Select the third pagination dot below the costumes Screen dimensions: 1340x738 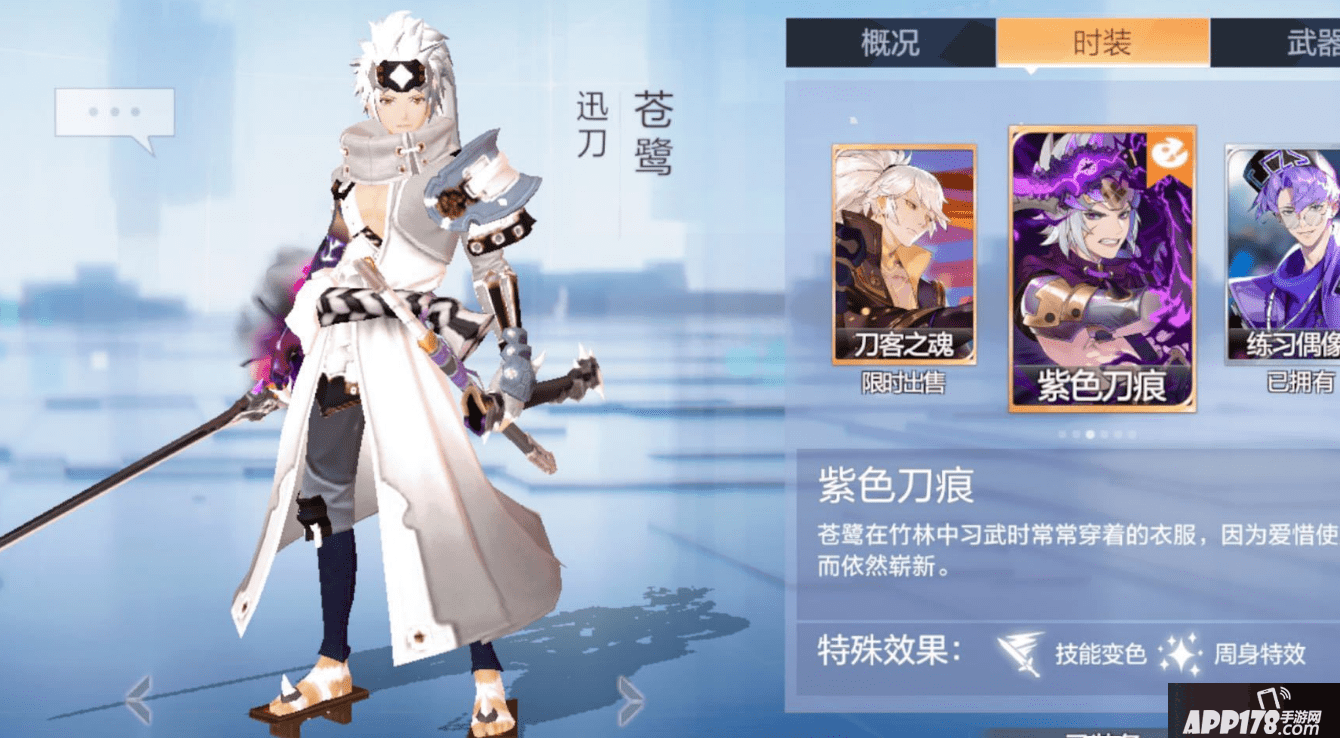[1089, 434]
